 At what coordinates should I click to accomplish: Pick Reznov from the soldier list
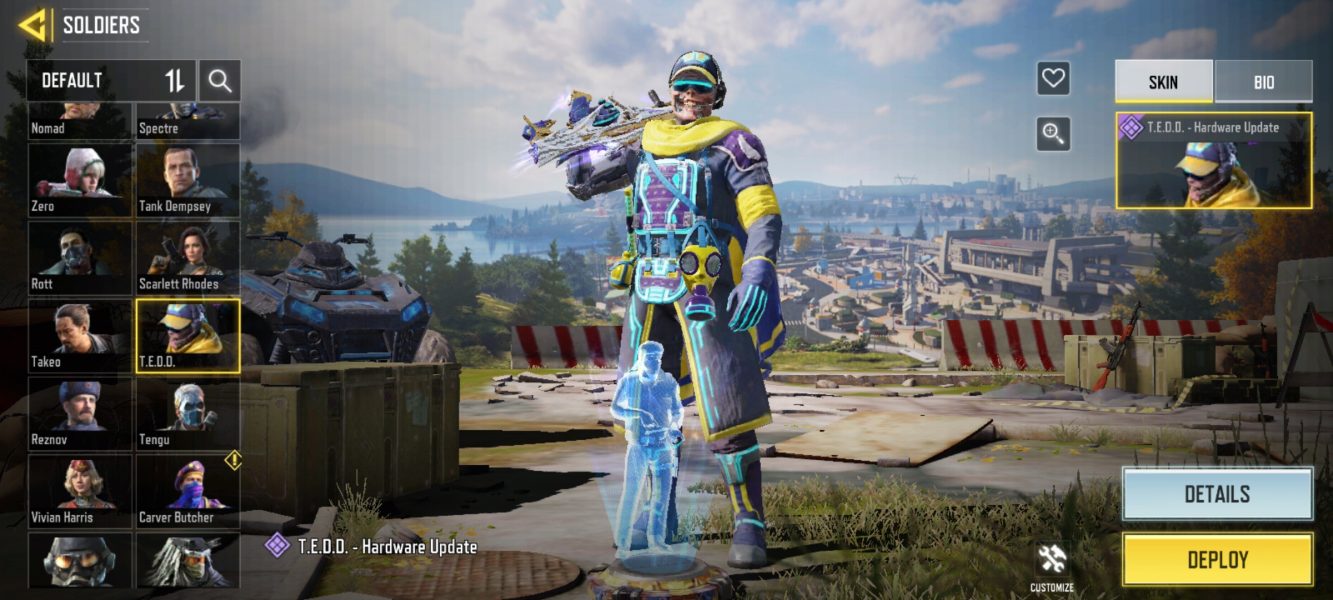coord(79,414)
